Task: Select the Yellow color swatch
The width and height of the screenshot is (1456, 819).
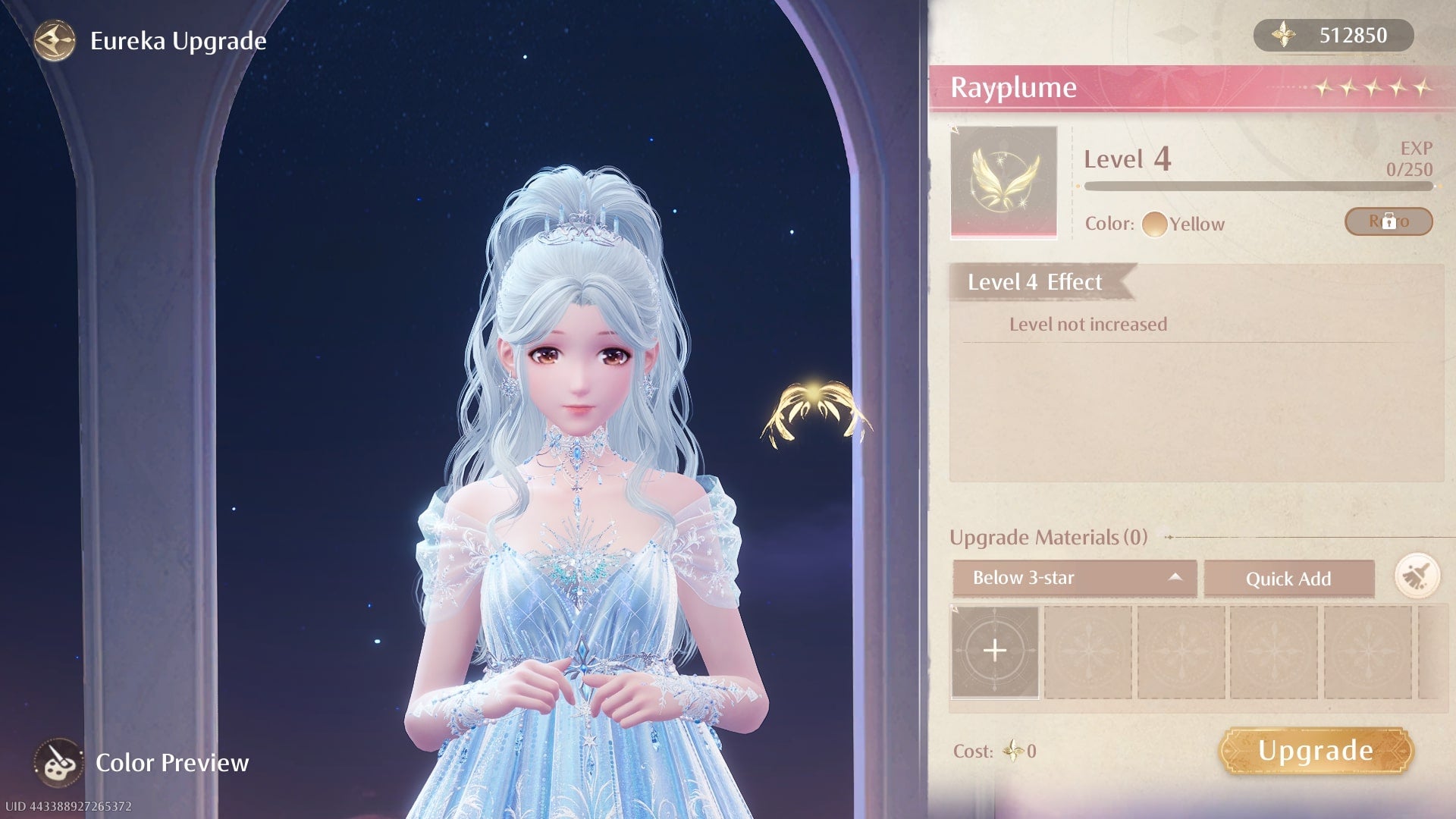Action: pyautogui.click(x=1156, y=224)
